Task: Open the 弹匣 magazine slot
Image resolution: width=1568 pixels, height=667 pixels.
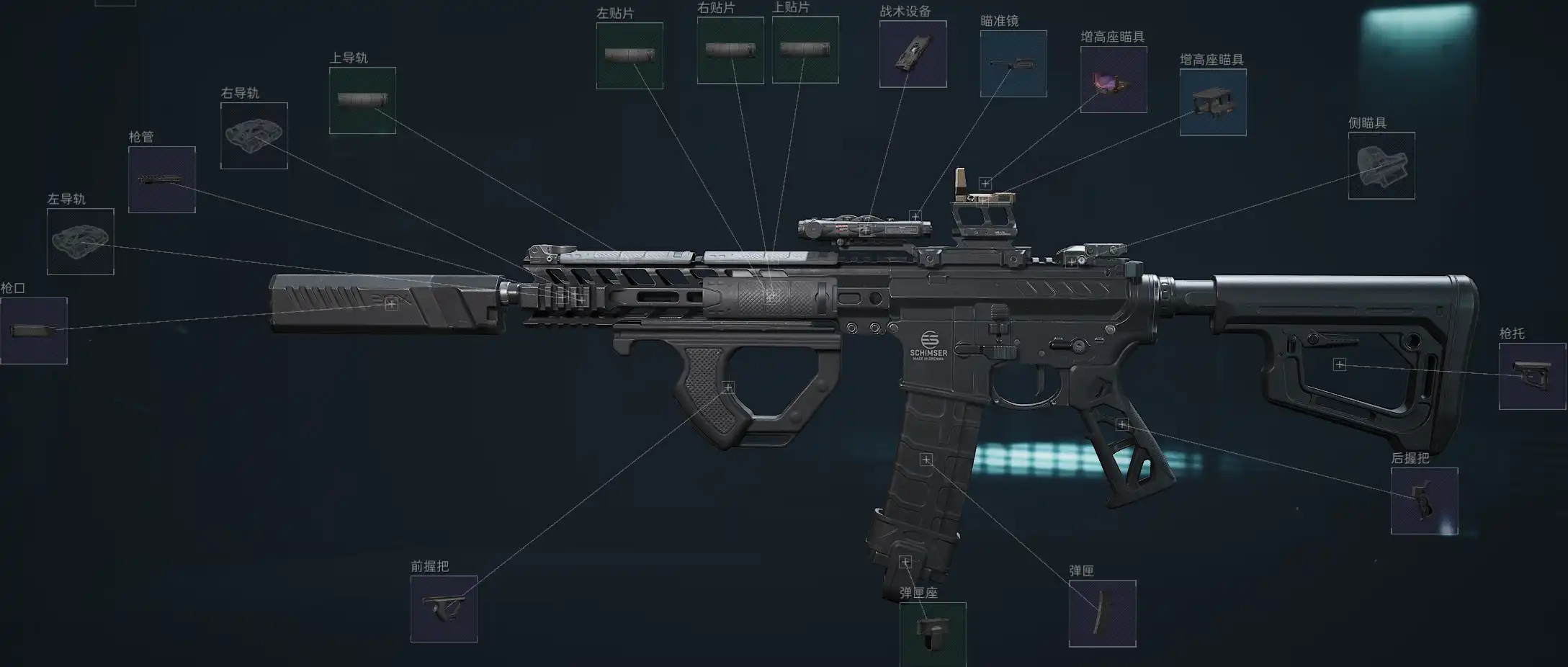Action: 1102,613
